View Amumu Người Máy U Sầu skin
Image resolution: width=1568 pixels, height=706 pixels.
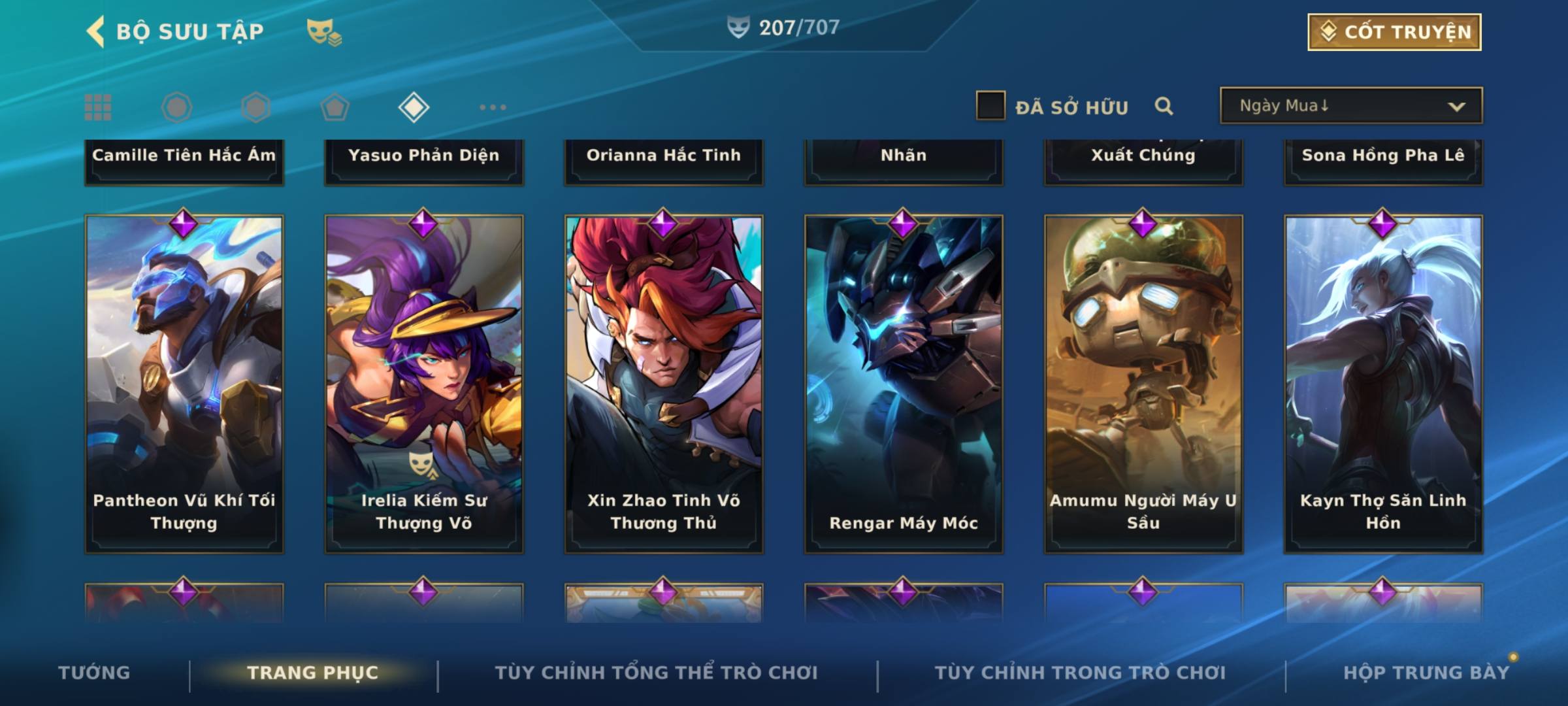[x=1143, y=384]
